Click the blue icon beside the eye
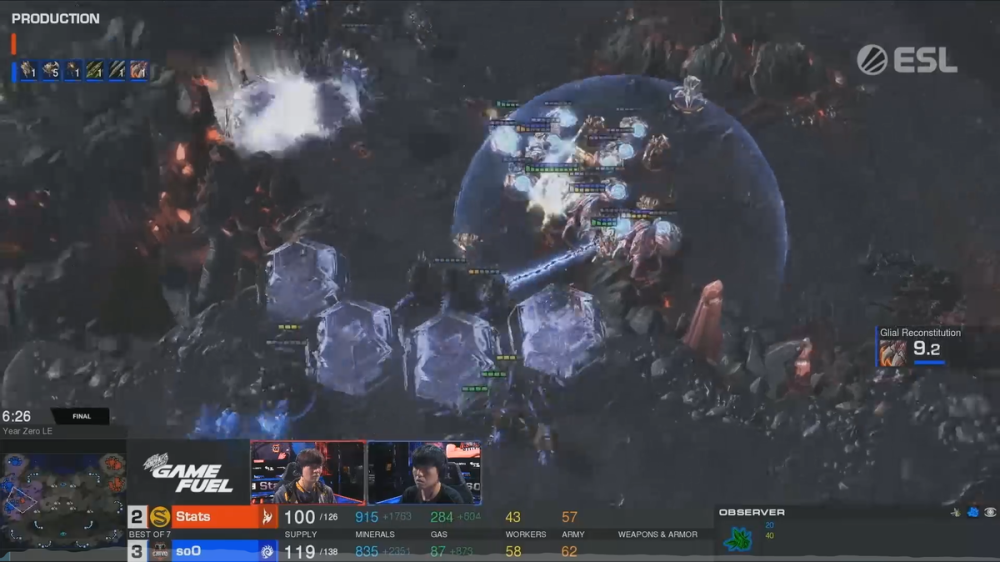The width and height of the screenshot is (1000, 562). [x=973, y=512]
